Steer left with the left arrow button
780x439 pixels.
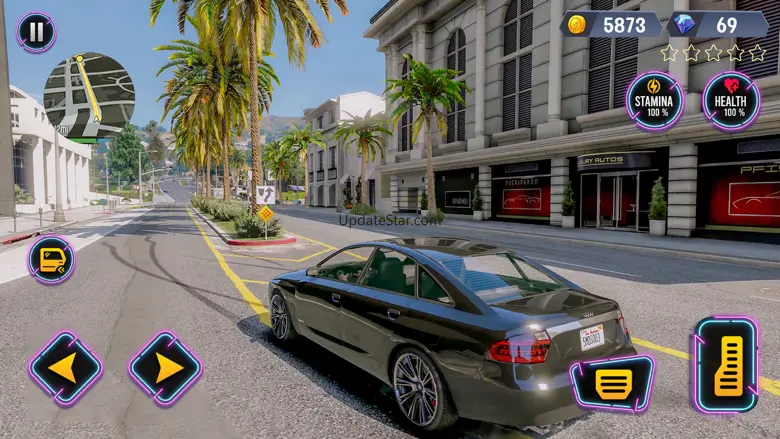[65, 368]
